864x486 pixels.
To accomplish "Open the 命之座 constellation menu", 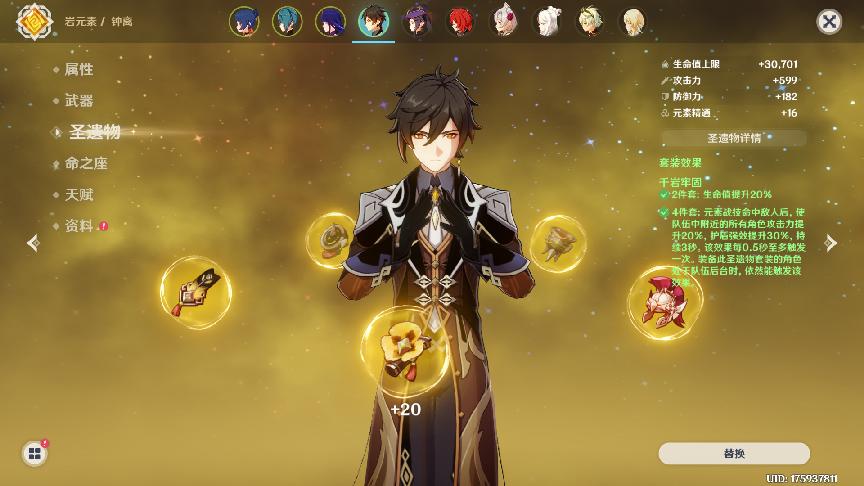I will [x=85, y=163].
